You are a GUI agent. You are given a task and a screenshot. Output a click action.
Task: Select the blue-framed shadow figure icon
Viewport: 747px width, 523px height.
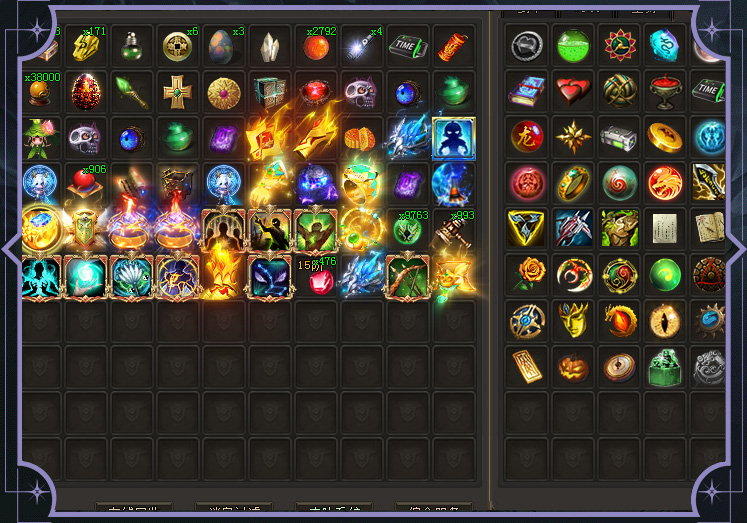click(453, 138)
